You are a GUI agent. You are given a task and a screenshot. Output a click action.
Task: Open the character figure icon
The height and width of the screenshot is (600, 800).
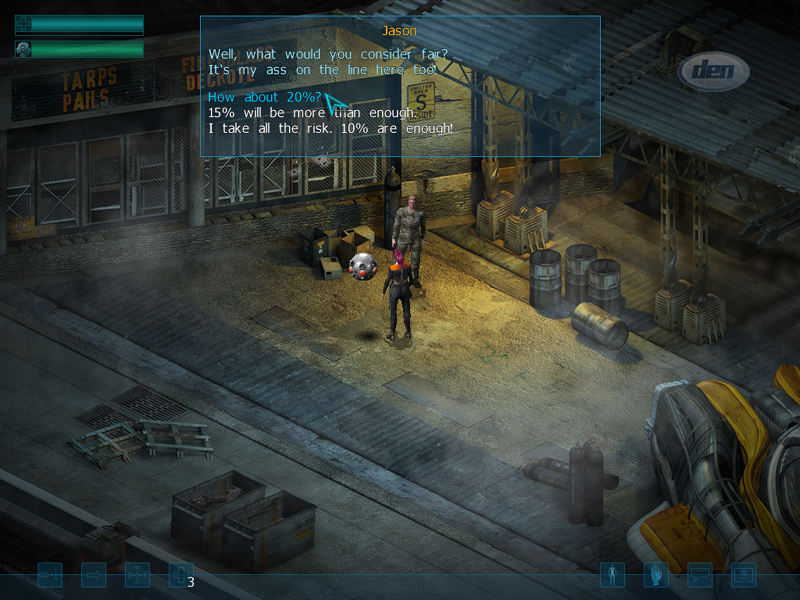(x=612, y=575)
